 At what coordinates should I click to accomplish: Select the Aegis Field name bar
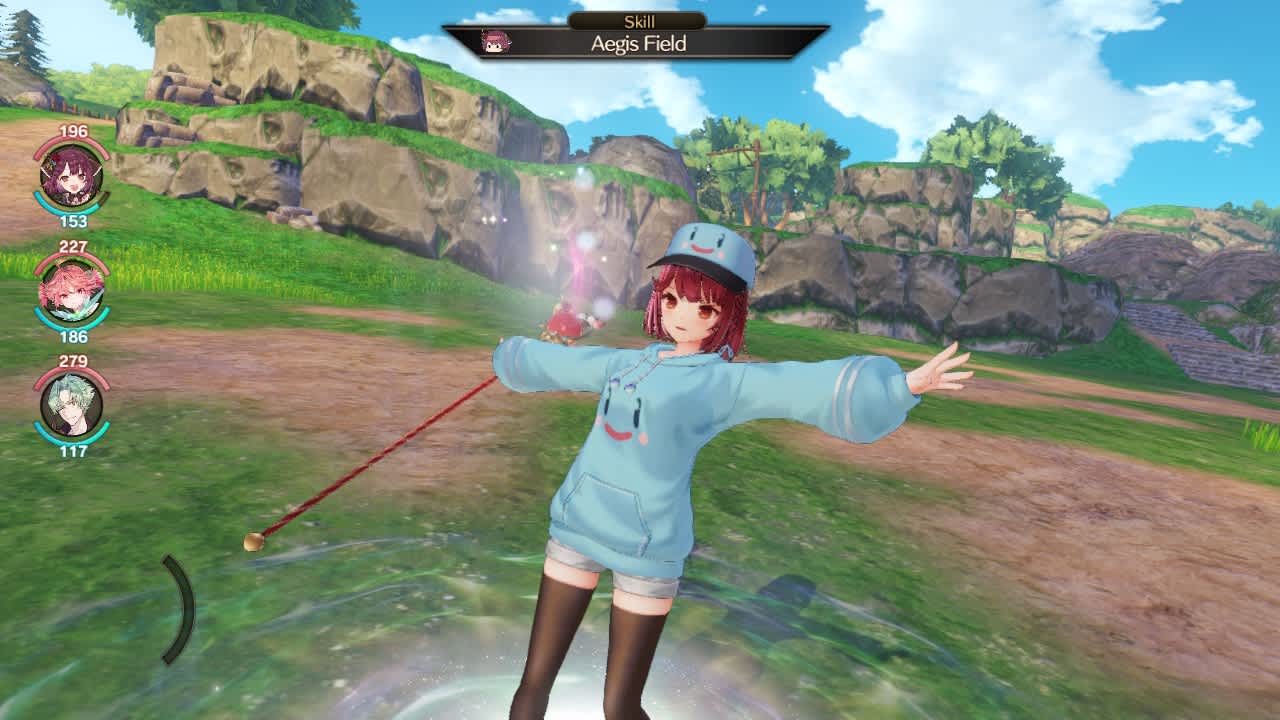tap(640, 44)
